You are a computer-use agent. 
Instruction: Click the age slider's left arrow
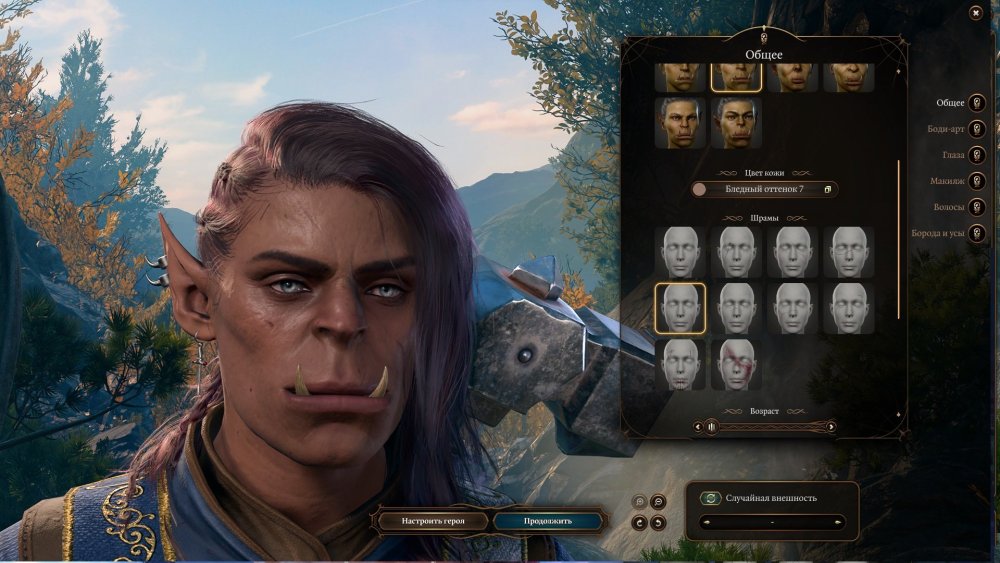click(697, 427)
